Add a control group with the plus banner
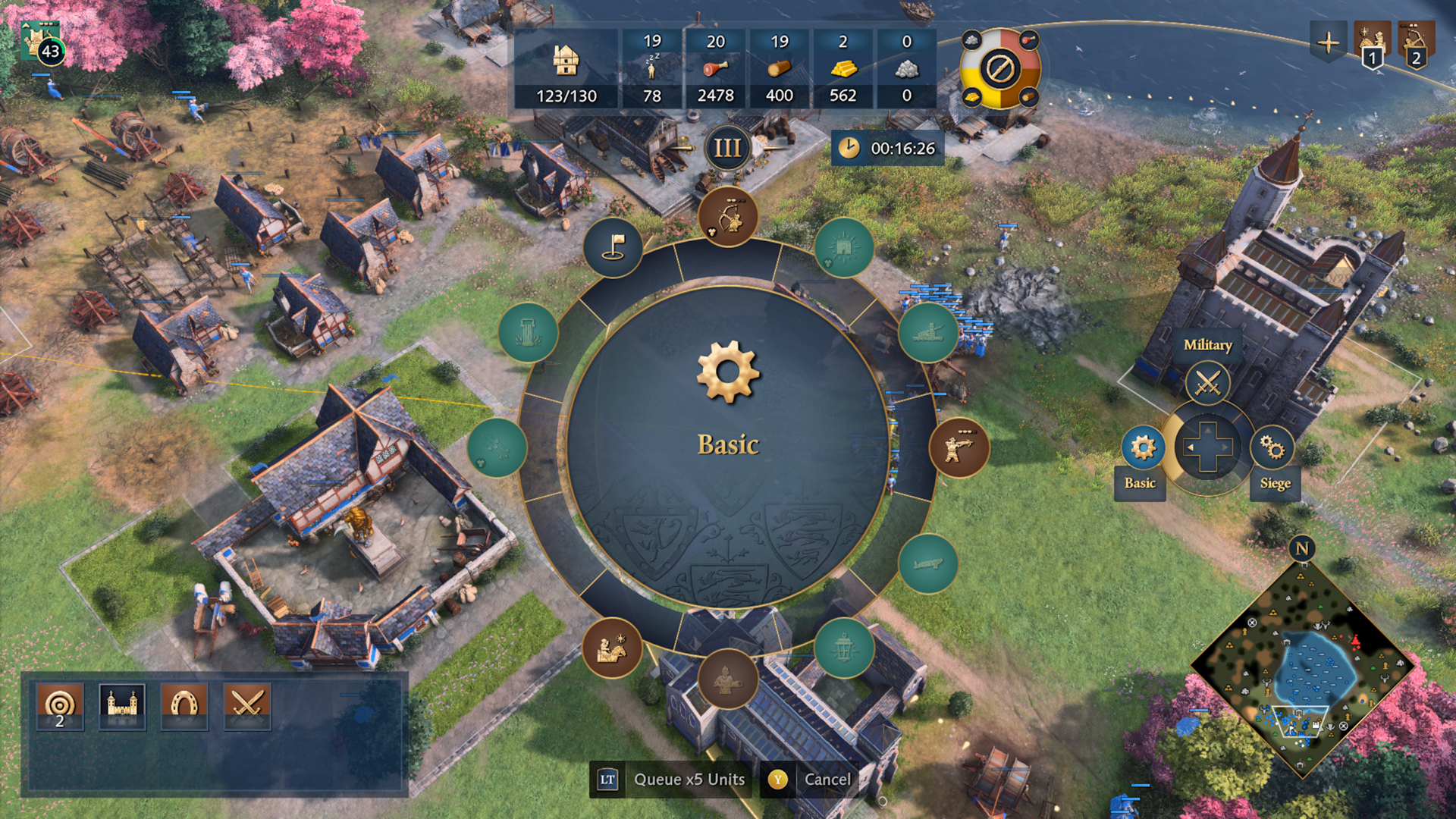Image resolution: width=1456 pixels, height=819 pixels. (x=1327, y=42)
